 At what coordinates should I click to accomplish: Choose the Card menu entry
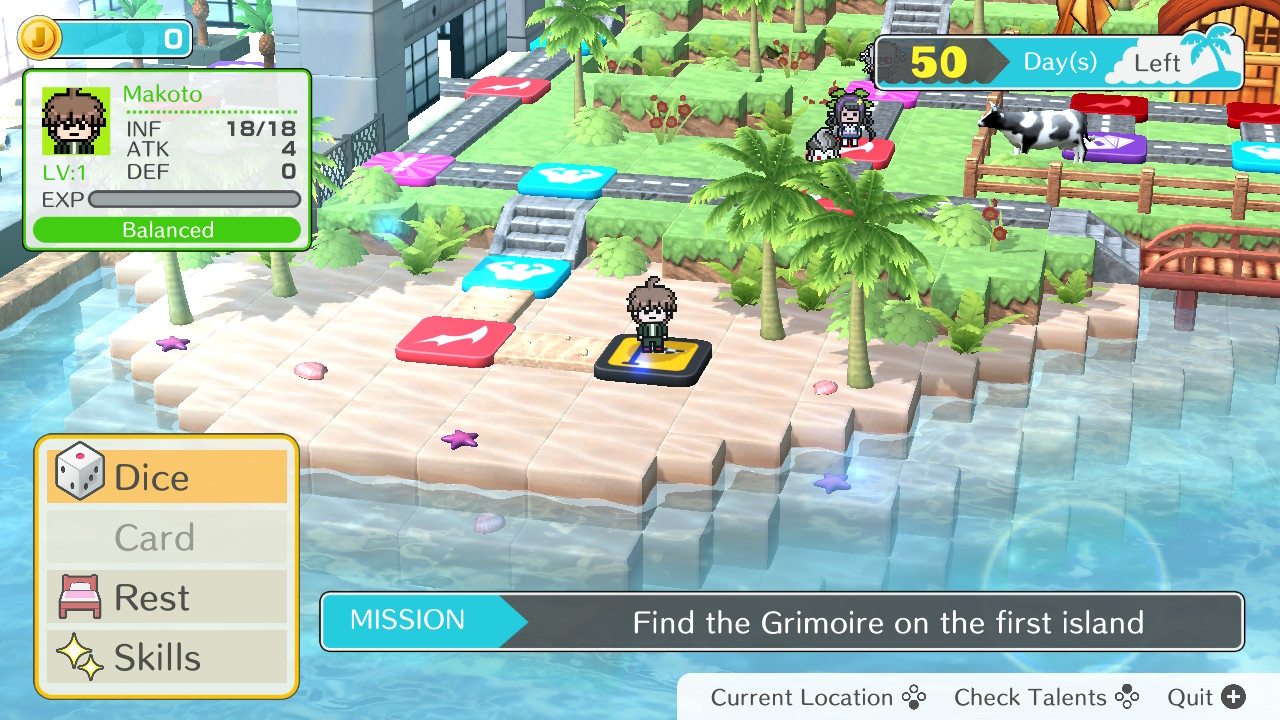coord(167,538)
